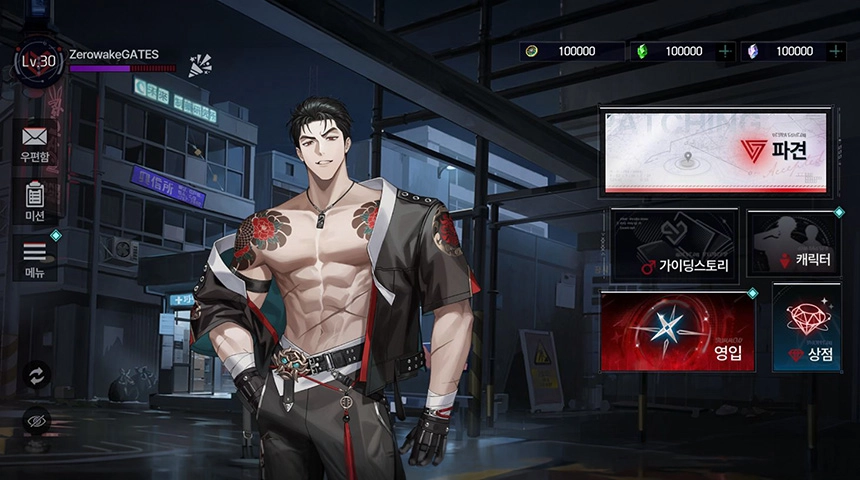Open the 파견 dispatch banner
The image size is (860, 480).
click(717, 150)
